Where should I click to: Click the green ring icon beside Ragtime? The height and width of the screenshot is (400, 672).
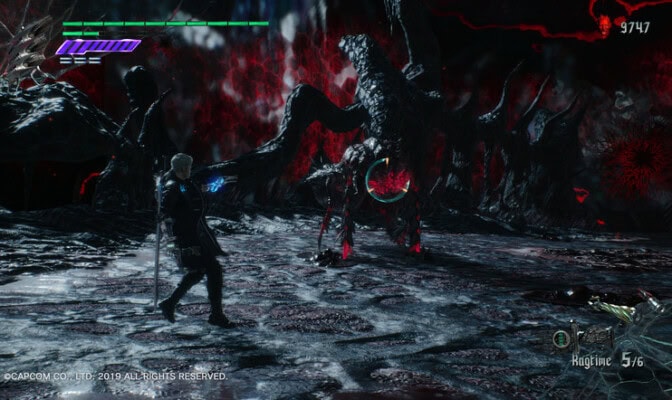[563, 339]
